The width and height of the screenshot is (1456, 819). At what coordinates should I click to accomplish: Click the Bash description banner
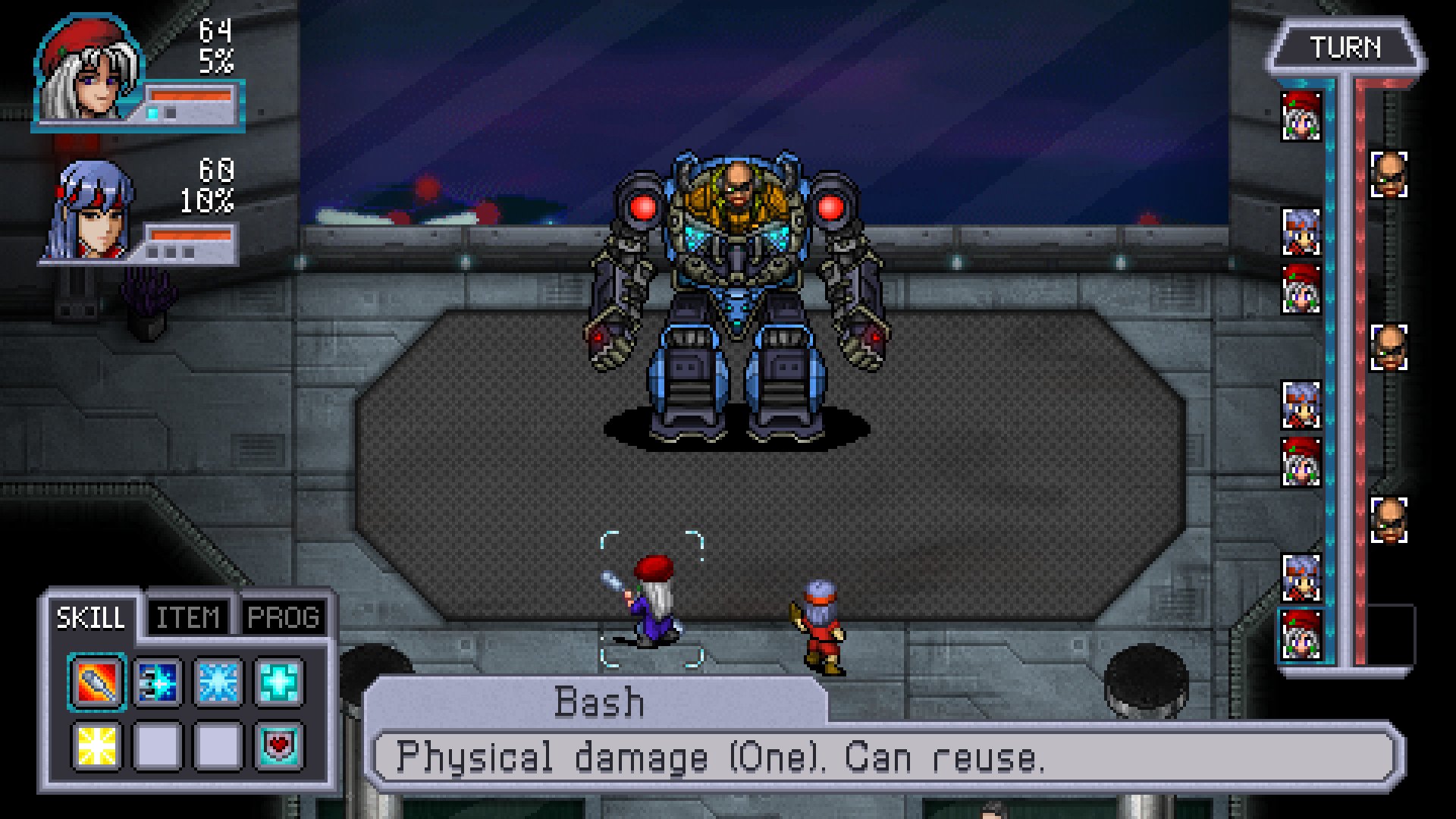[599, 698]
